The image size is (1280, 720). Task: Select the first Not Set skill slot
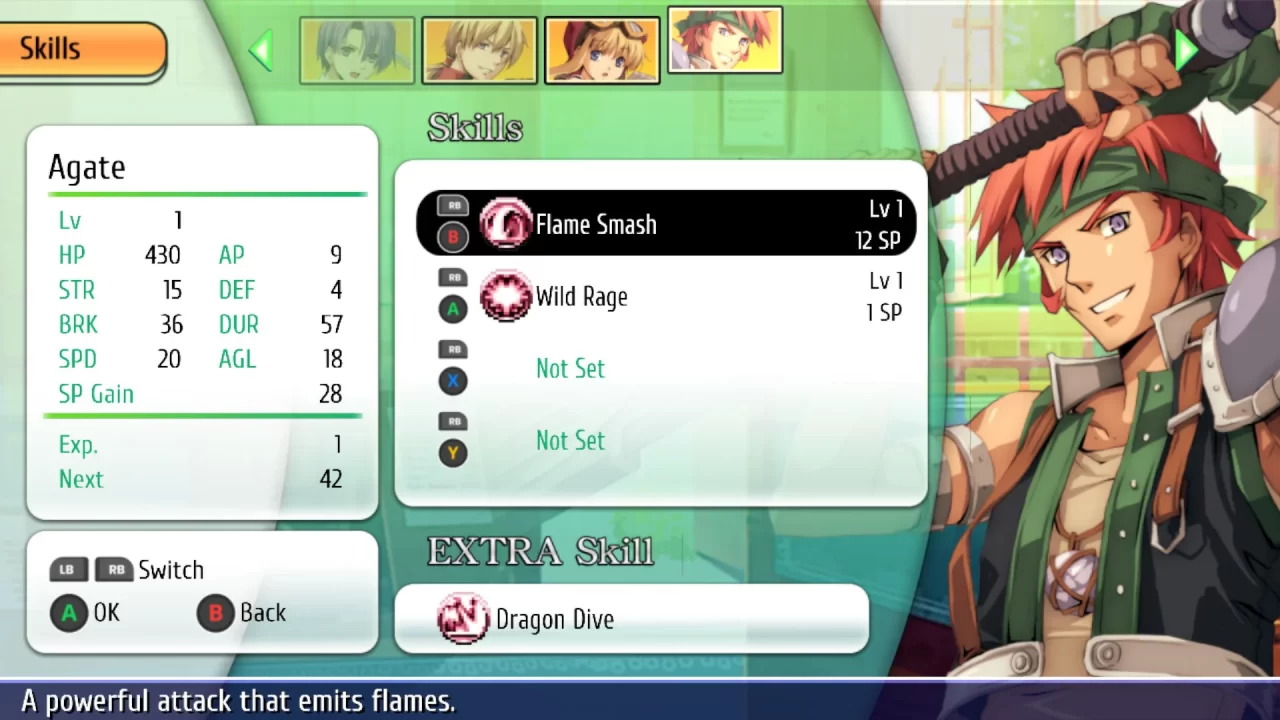pos(570,369)
